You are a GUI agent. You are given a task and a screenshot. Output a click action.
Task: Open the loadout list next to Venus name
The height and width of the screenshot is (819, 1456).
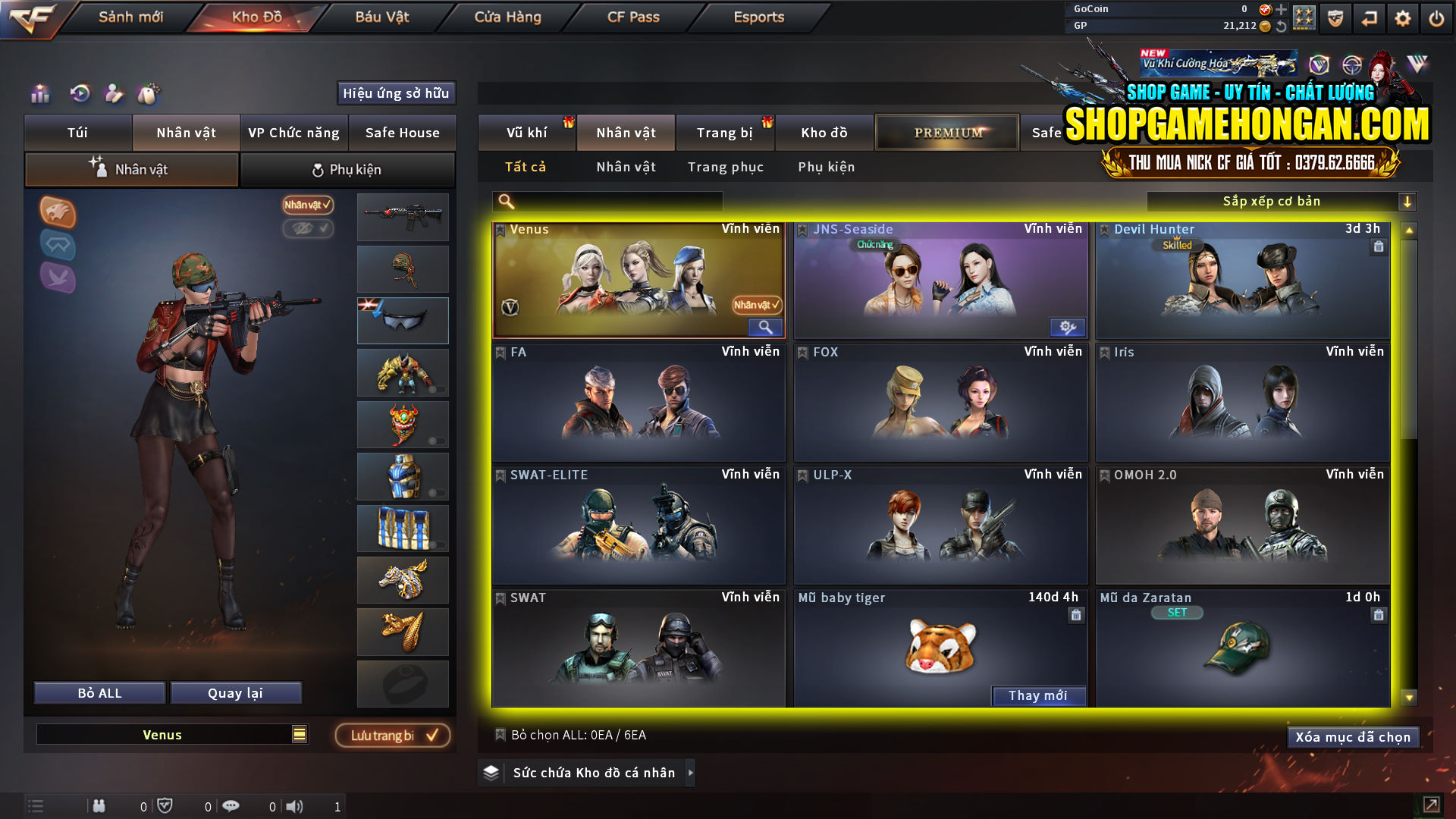(300, 734)
